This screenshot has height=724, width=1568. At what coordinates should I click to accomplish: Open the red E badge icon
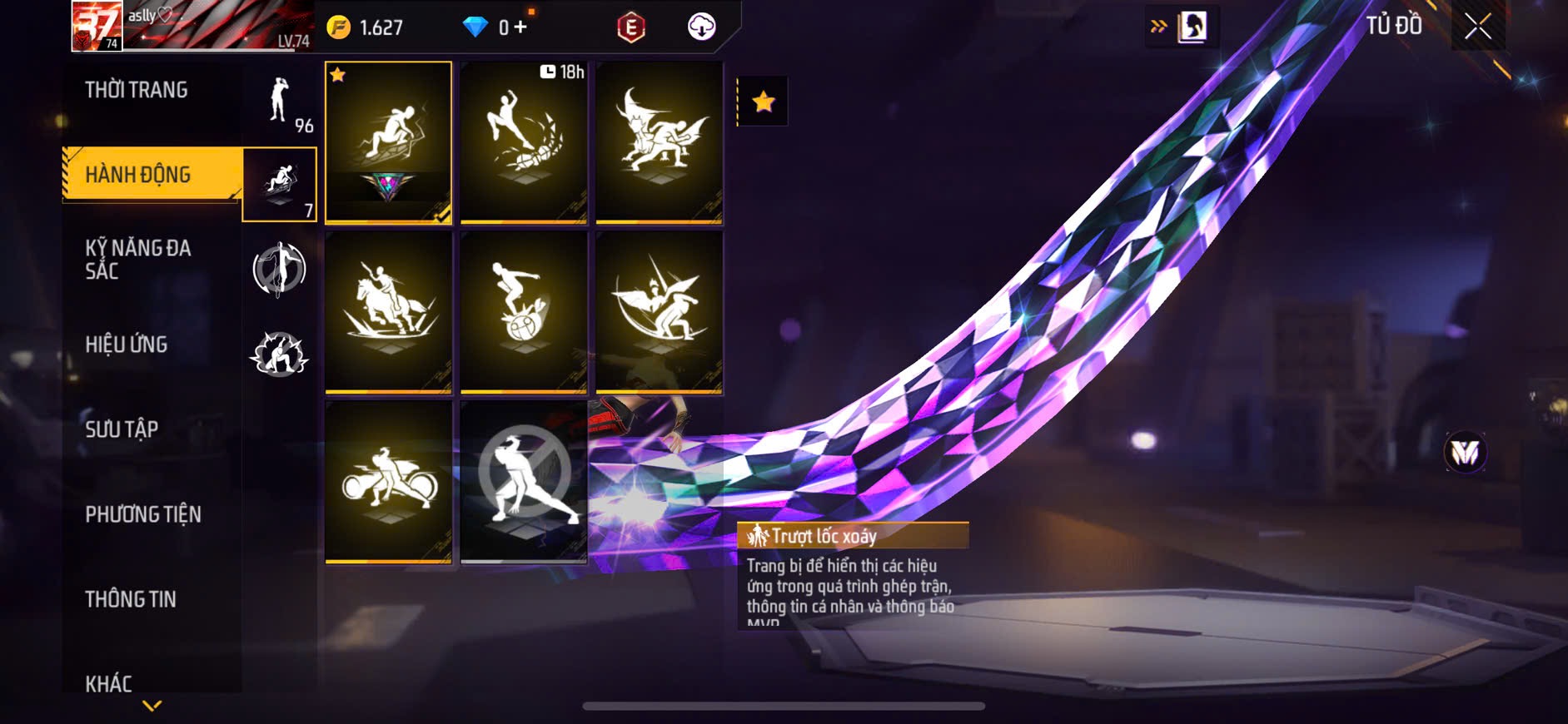click(x=630, y=27)
